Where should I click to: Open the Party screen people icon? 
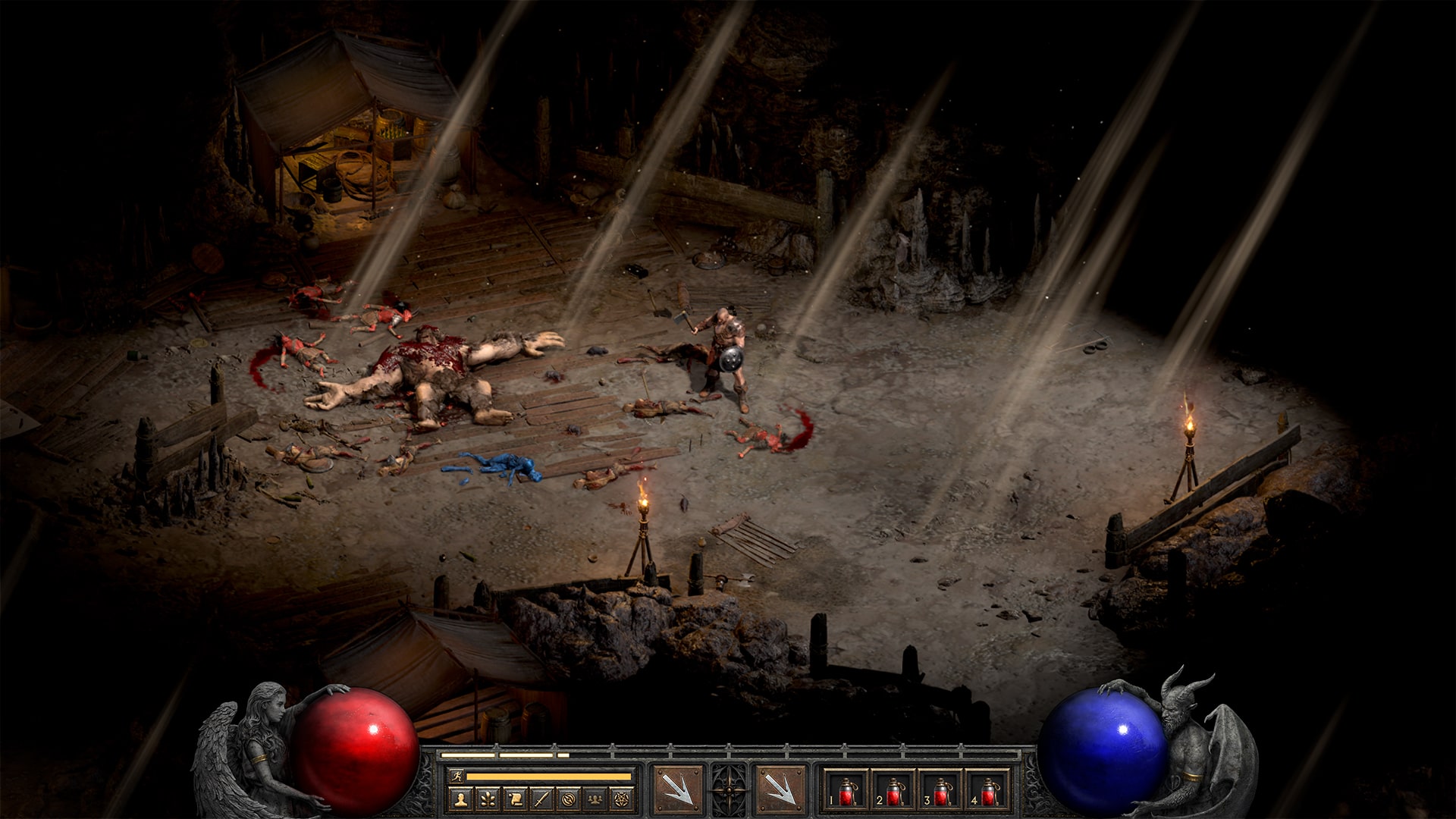point(595,799)
